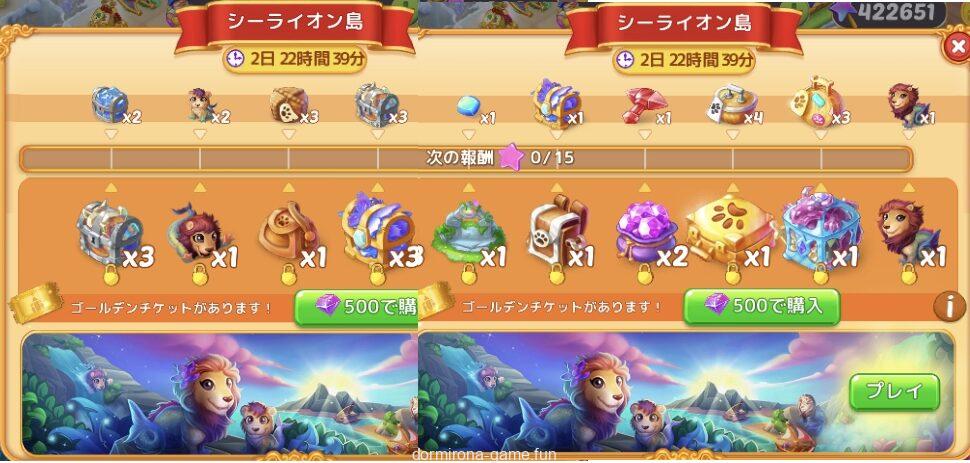Close the Sea Lion Island event window
The image size is (970, 463).
(x=954, y=47)
